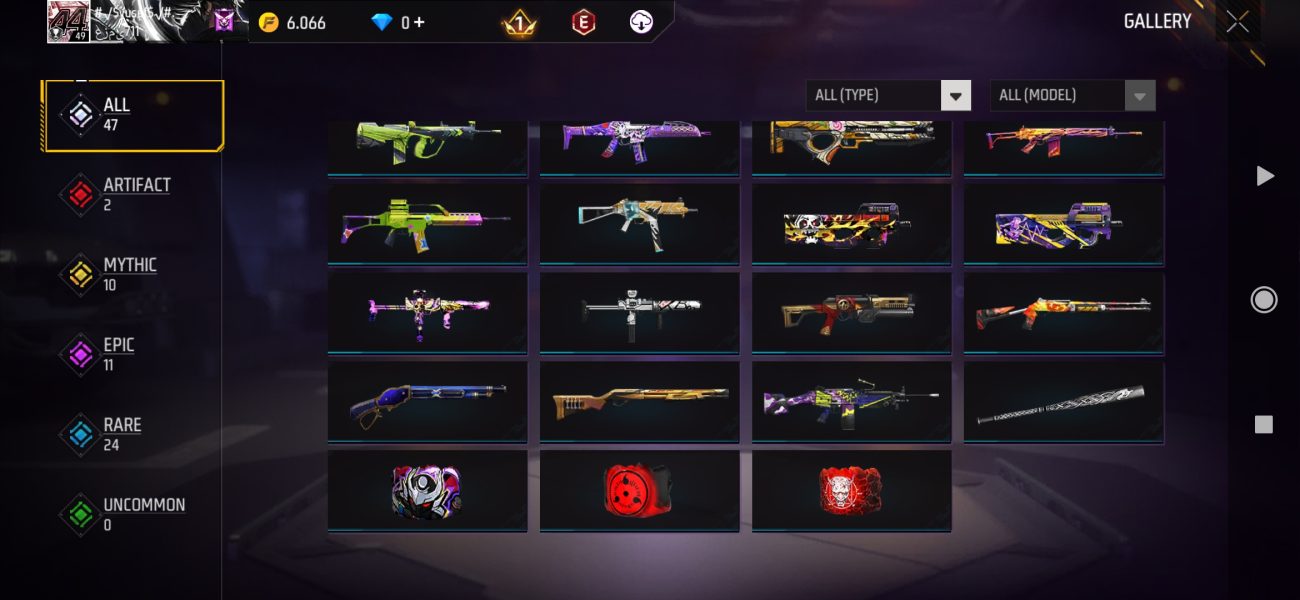Open the ALL (TYPE) dropdown
The width and height of the screenshot is (1300, 600).
coord(888,95)
